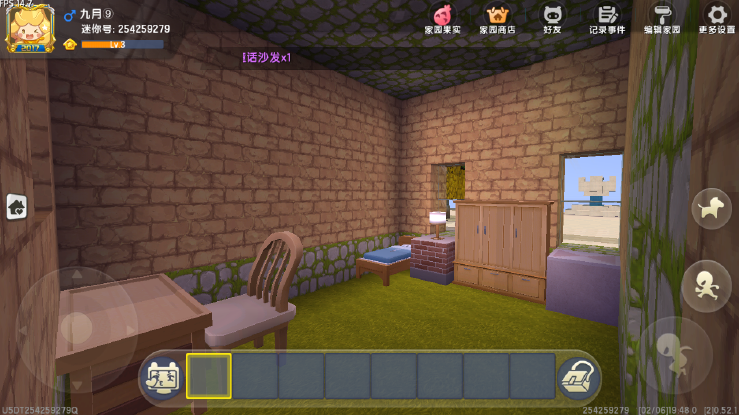Open the 家园商店 home shop
The height and width of the screenshot is (415, 739).
tap(497, 18)
